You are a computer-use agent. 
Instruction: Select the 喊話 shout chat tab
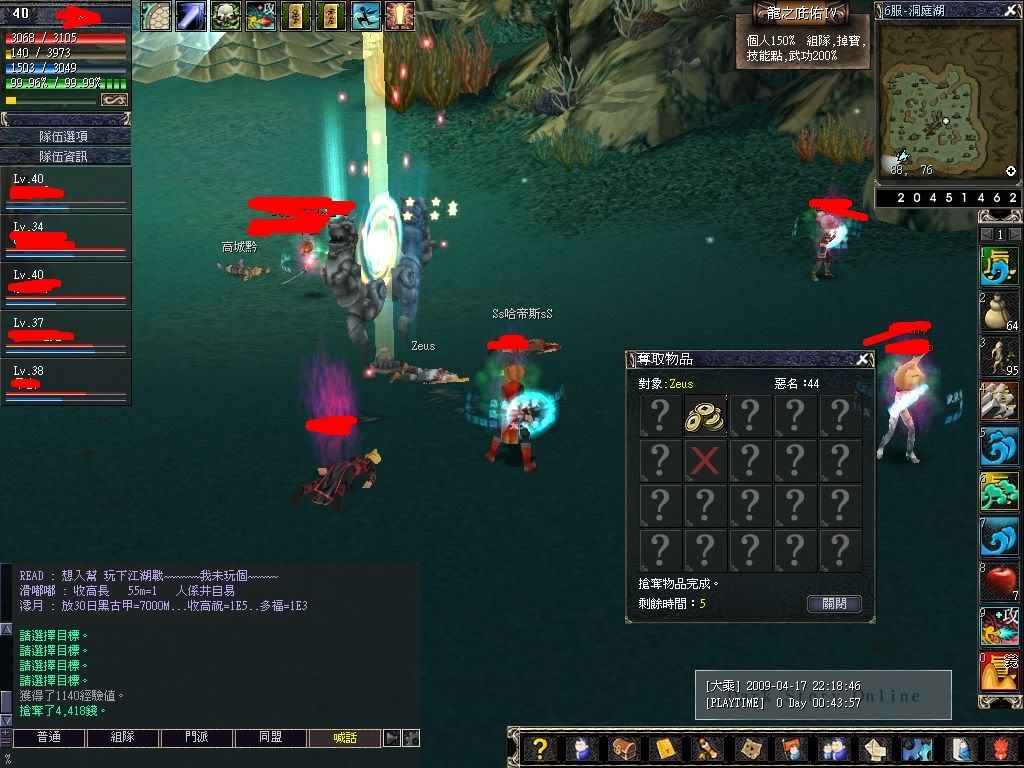344,738
